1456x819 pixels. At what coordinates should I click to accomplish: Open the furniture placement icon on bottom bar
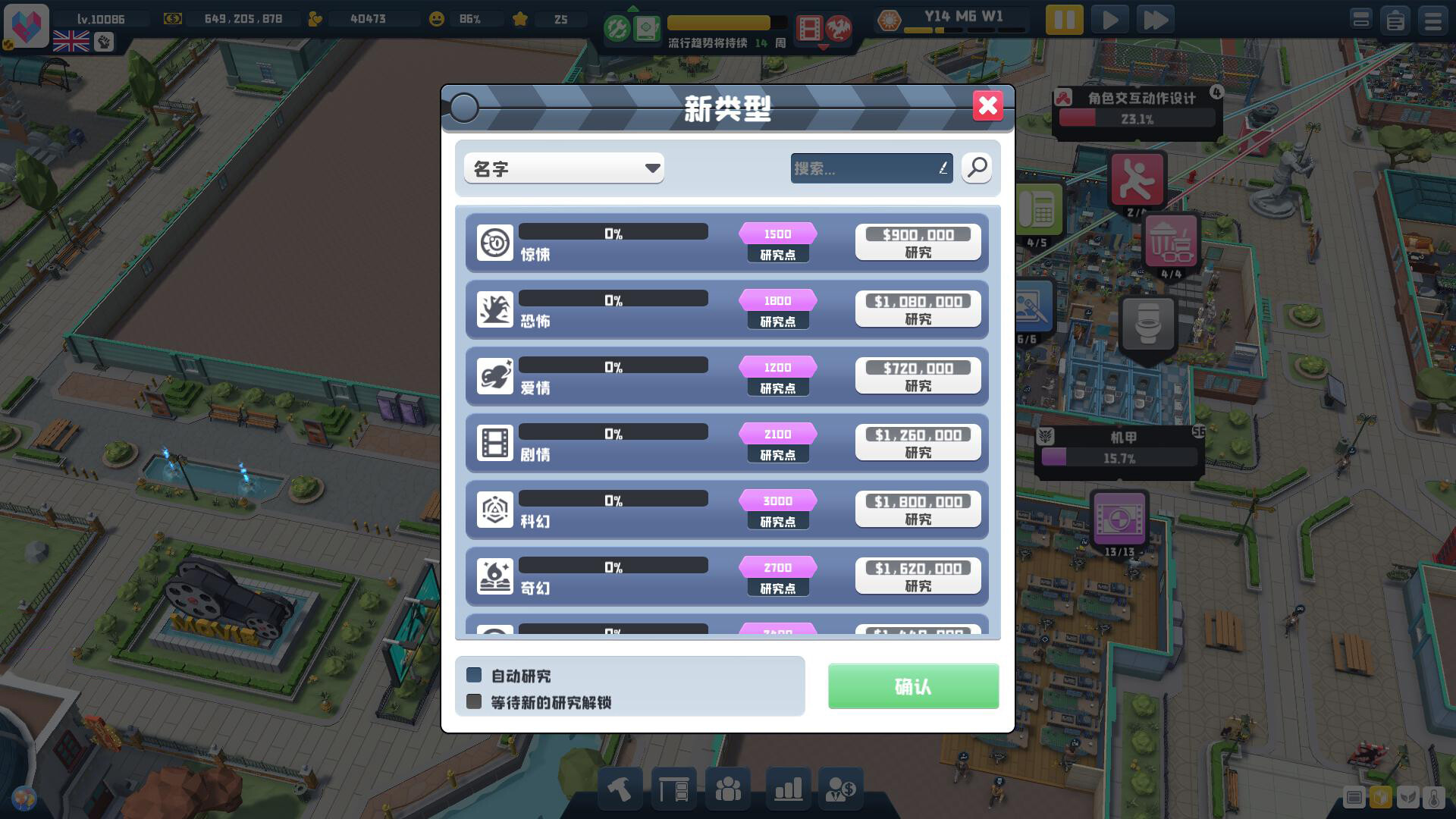coord(674,789)
